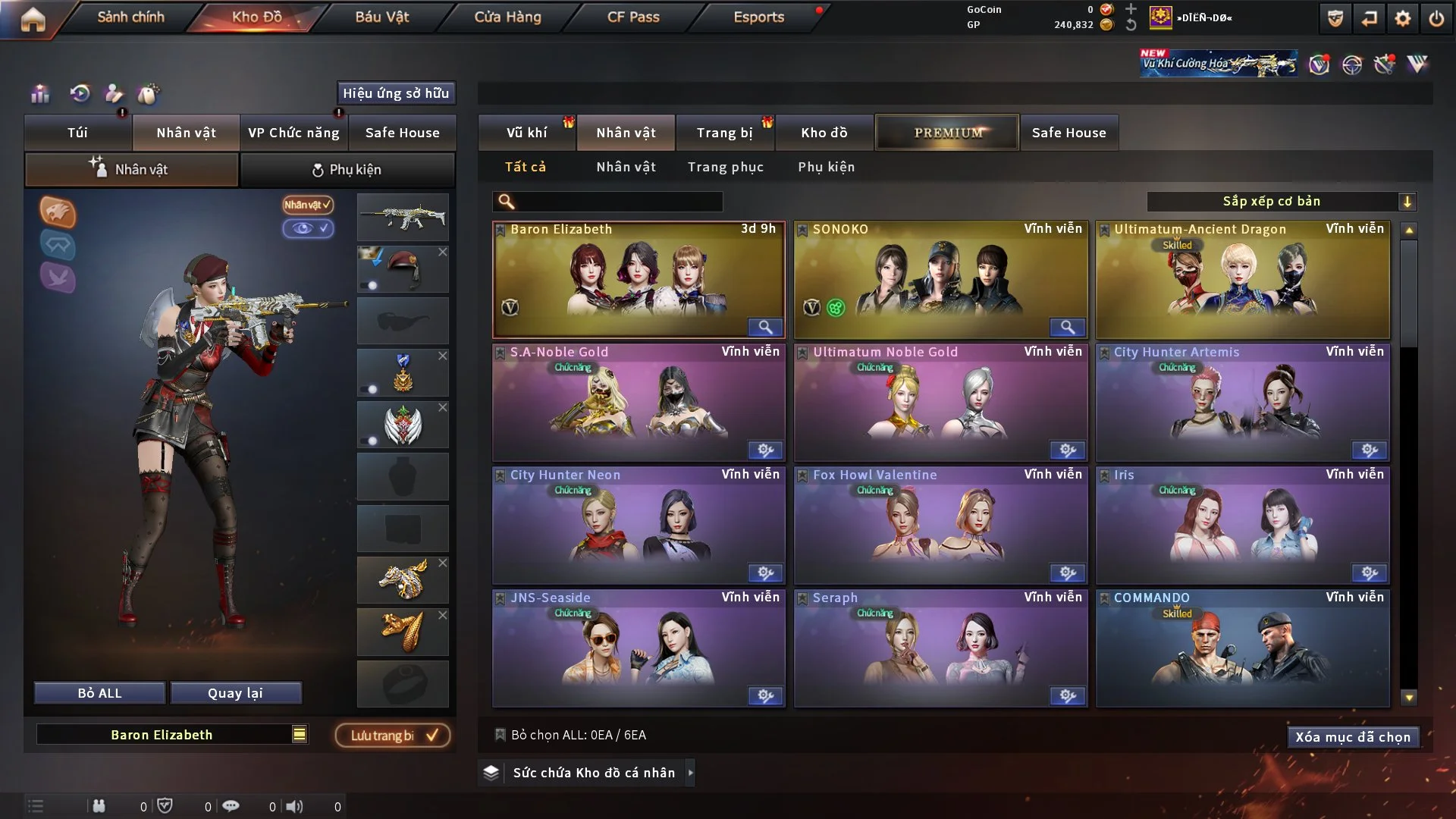The height and width of the screenshot is (819, 1456).
Task: Click the Bỏ chọn ALL selection checkbox at the bottom
Action: point(500,735)
